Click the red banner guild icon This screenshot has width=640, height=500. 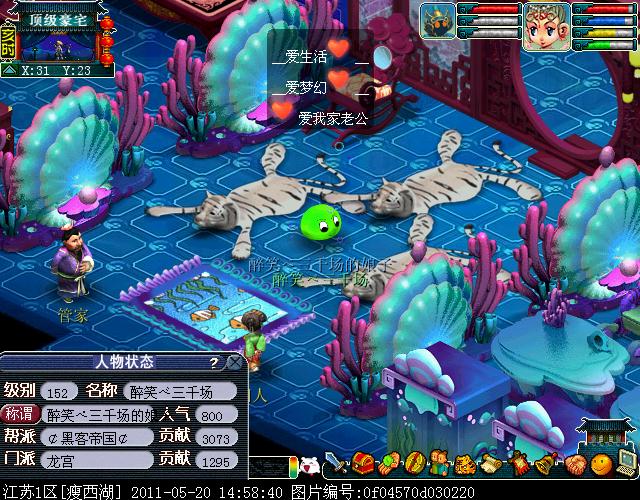tap(521, 464)
